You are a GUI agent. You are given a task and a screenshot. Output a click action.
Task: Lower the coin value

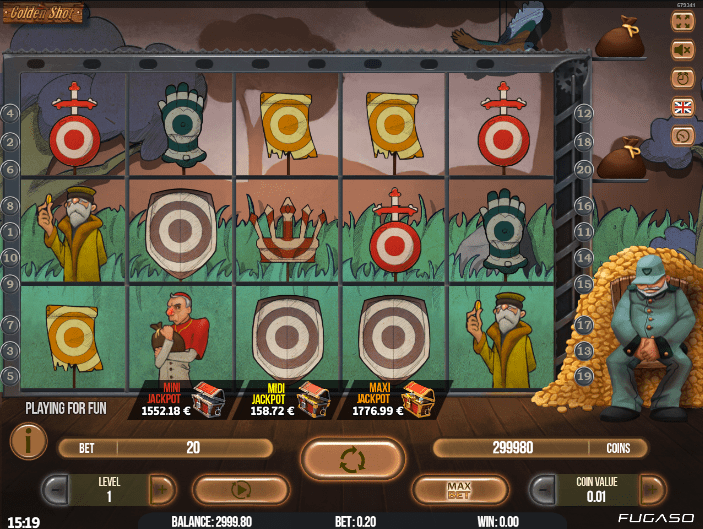pos(544,490)
